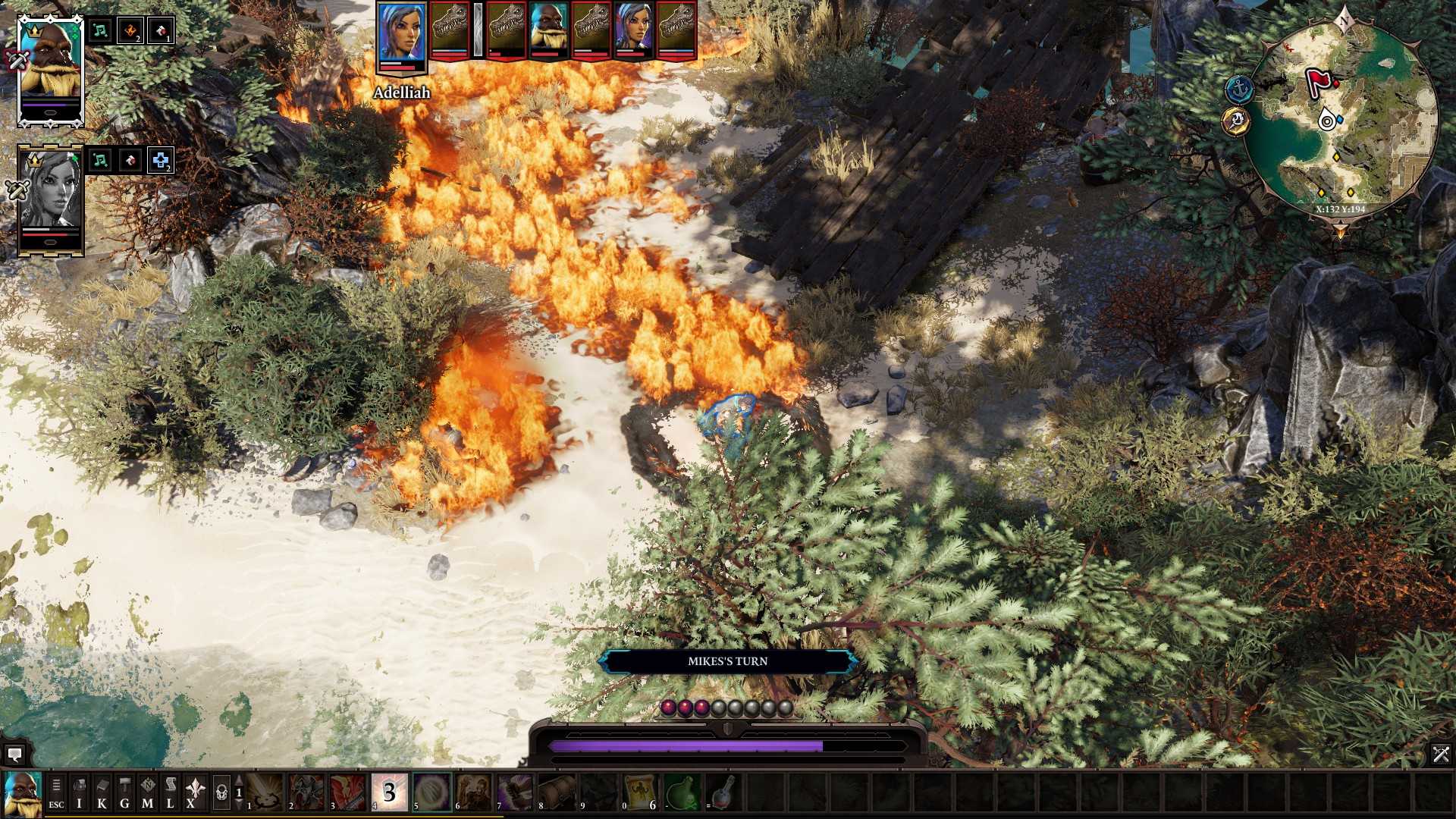Select the grey female companion portrait
Image resolution: width=1456 pixels, height=819 pixels.
click(50, 199)
